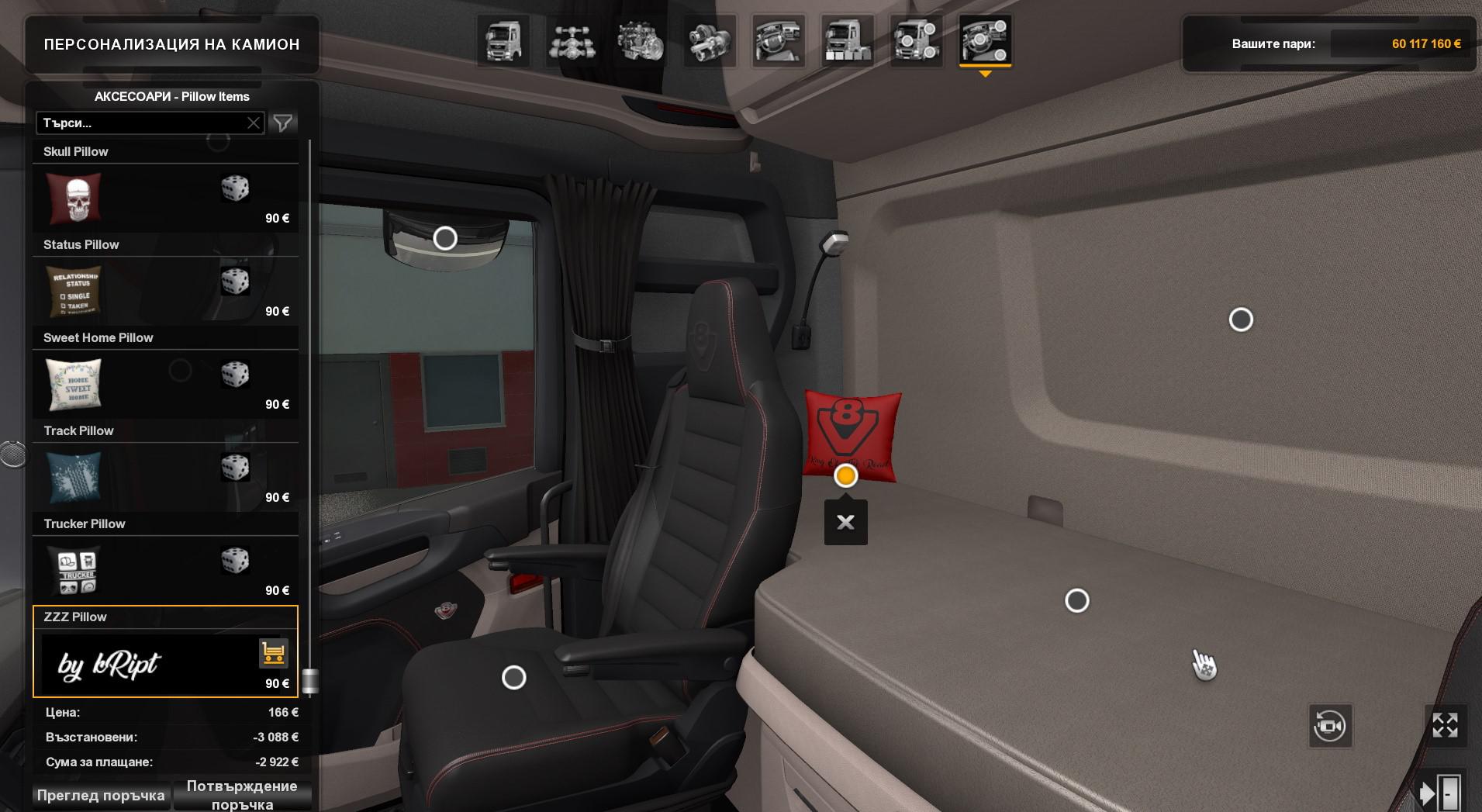Reset the camera view

coord(1329,726)
